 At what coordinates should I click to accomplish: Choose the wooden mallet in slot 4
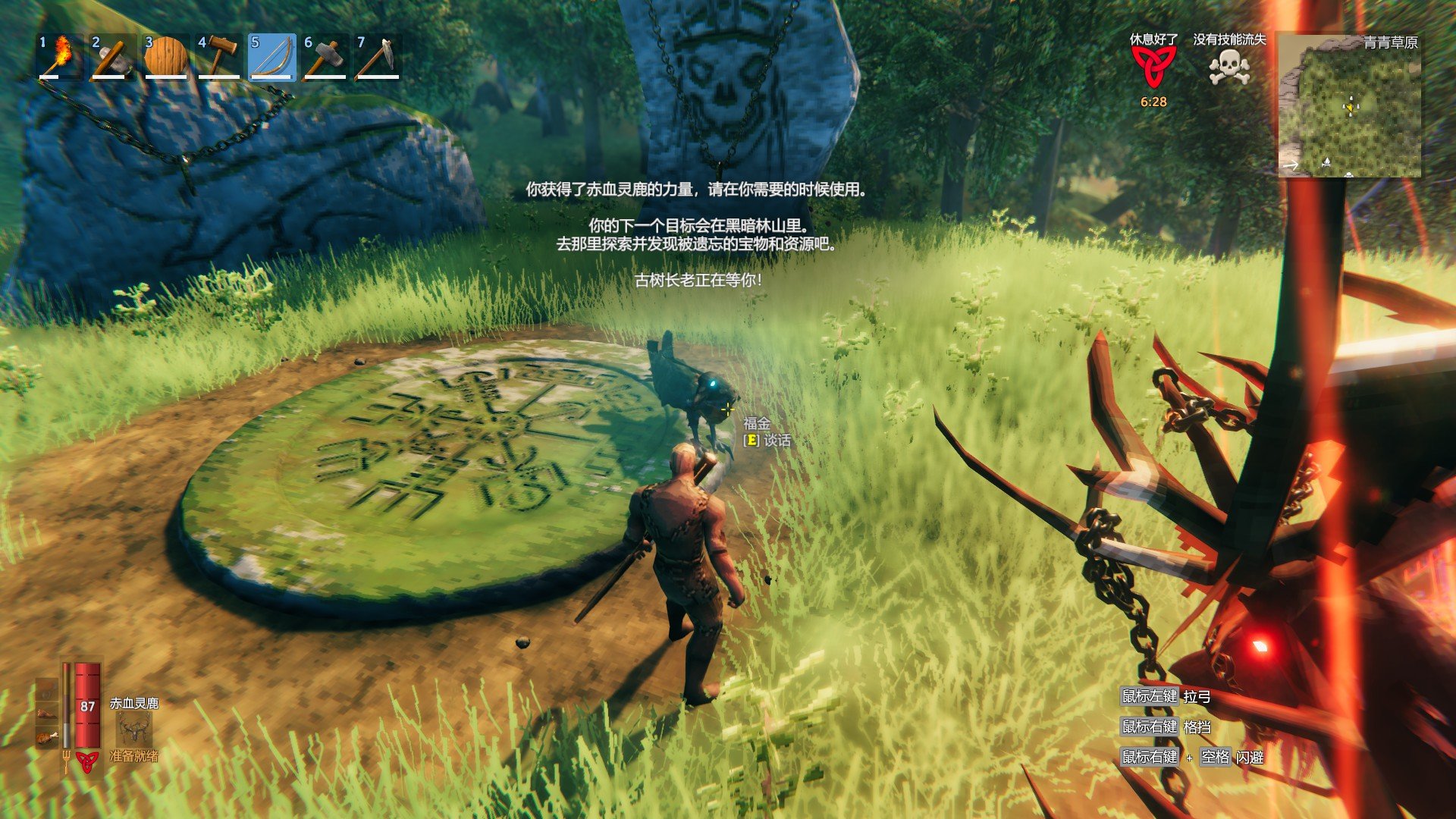pos(218,57)
